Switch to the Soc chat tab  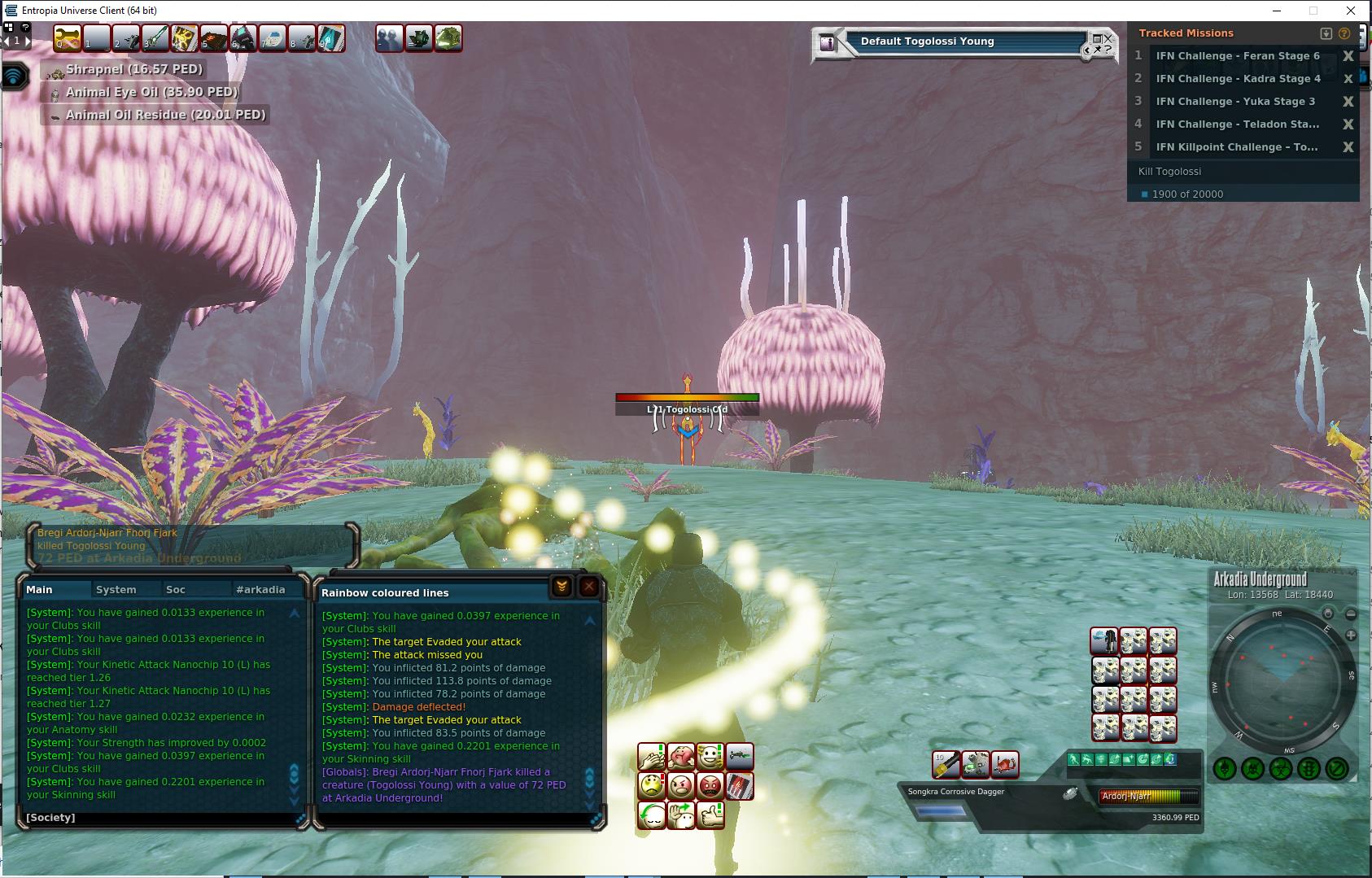pyautogui.click(x=175, y=589)
